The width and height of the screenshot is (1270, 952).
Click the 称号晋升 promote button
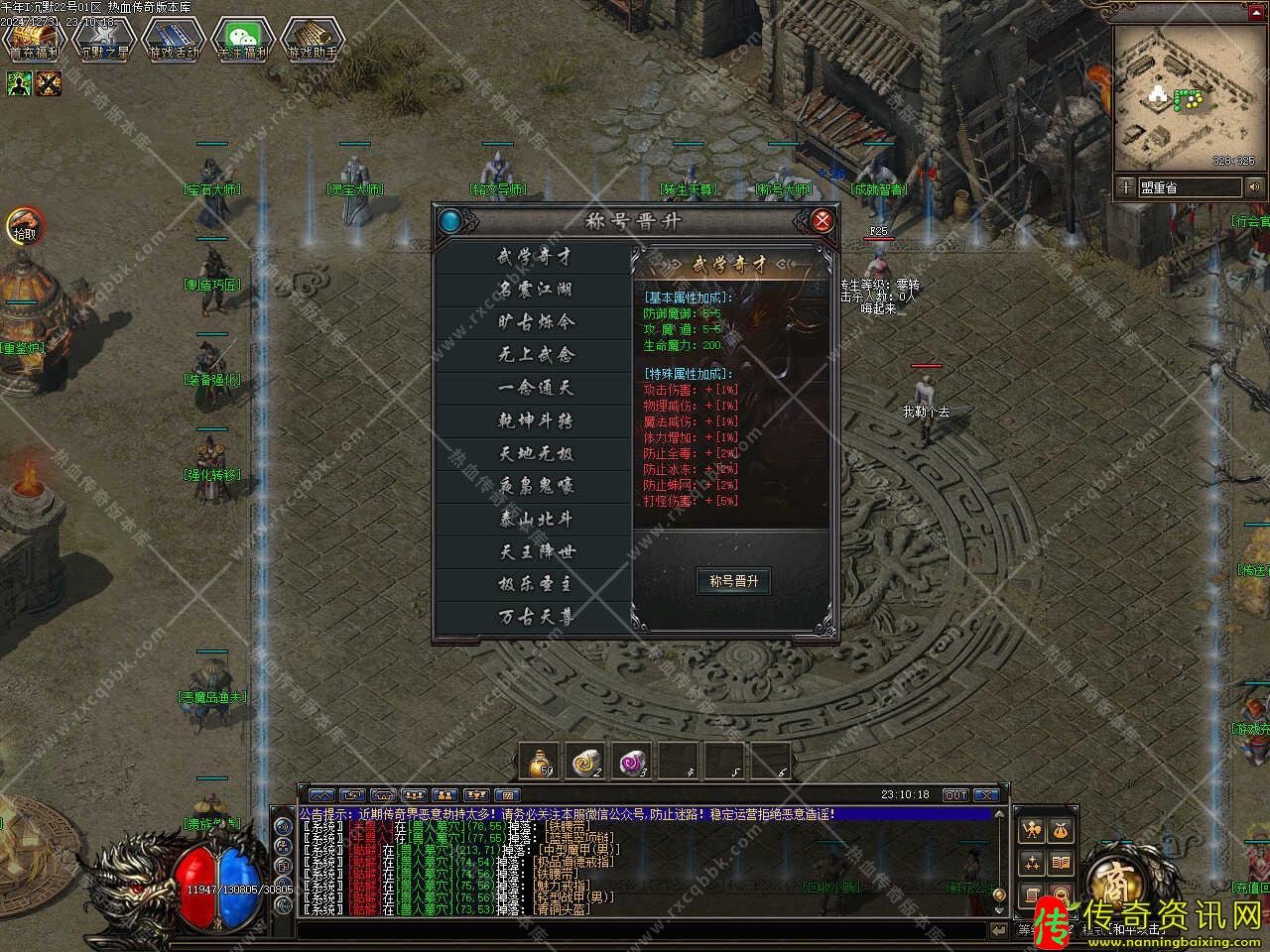point(734,581)
